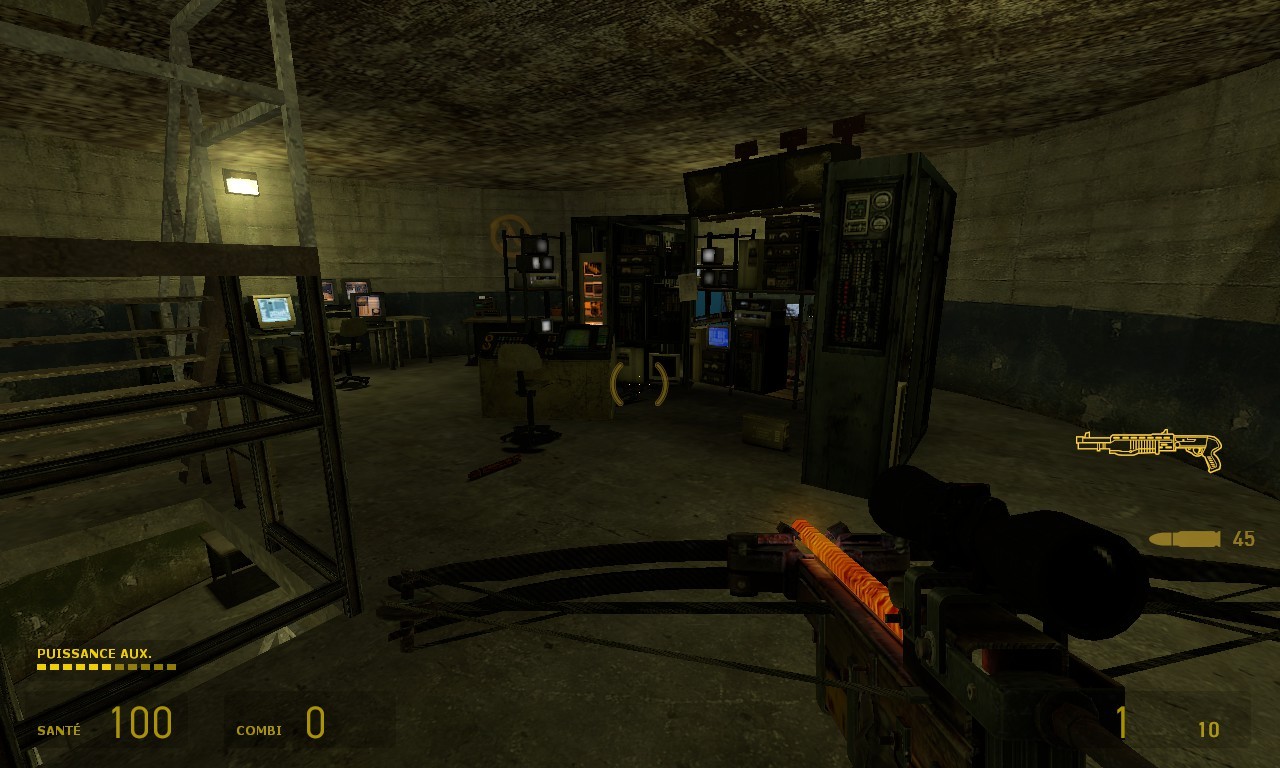1280x768 pixels.
Task: Select the shotgun pickup icon
Action: pyautogui.click(x=1149, y=448)
